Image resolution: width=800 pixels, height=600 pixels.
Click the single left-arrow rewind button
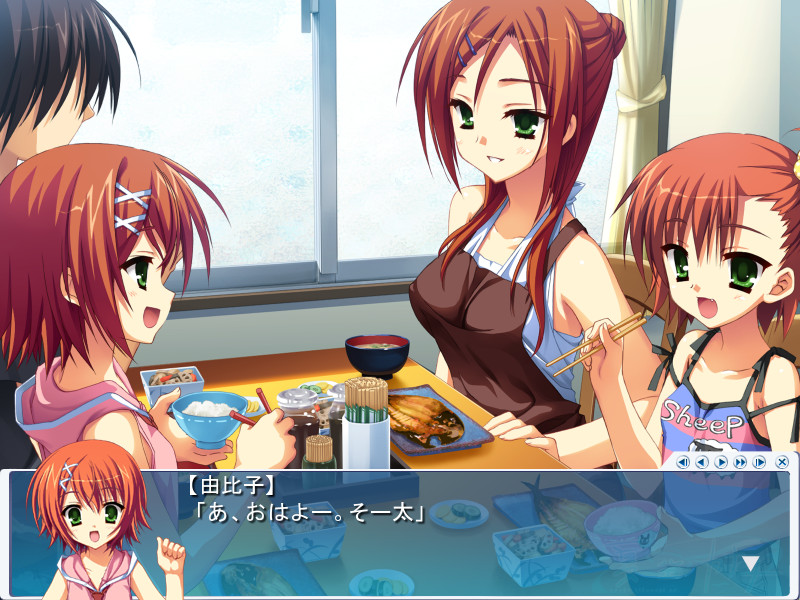click(702, 462)
